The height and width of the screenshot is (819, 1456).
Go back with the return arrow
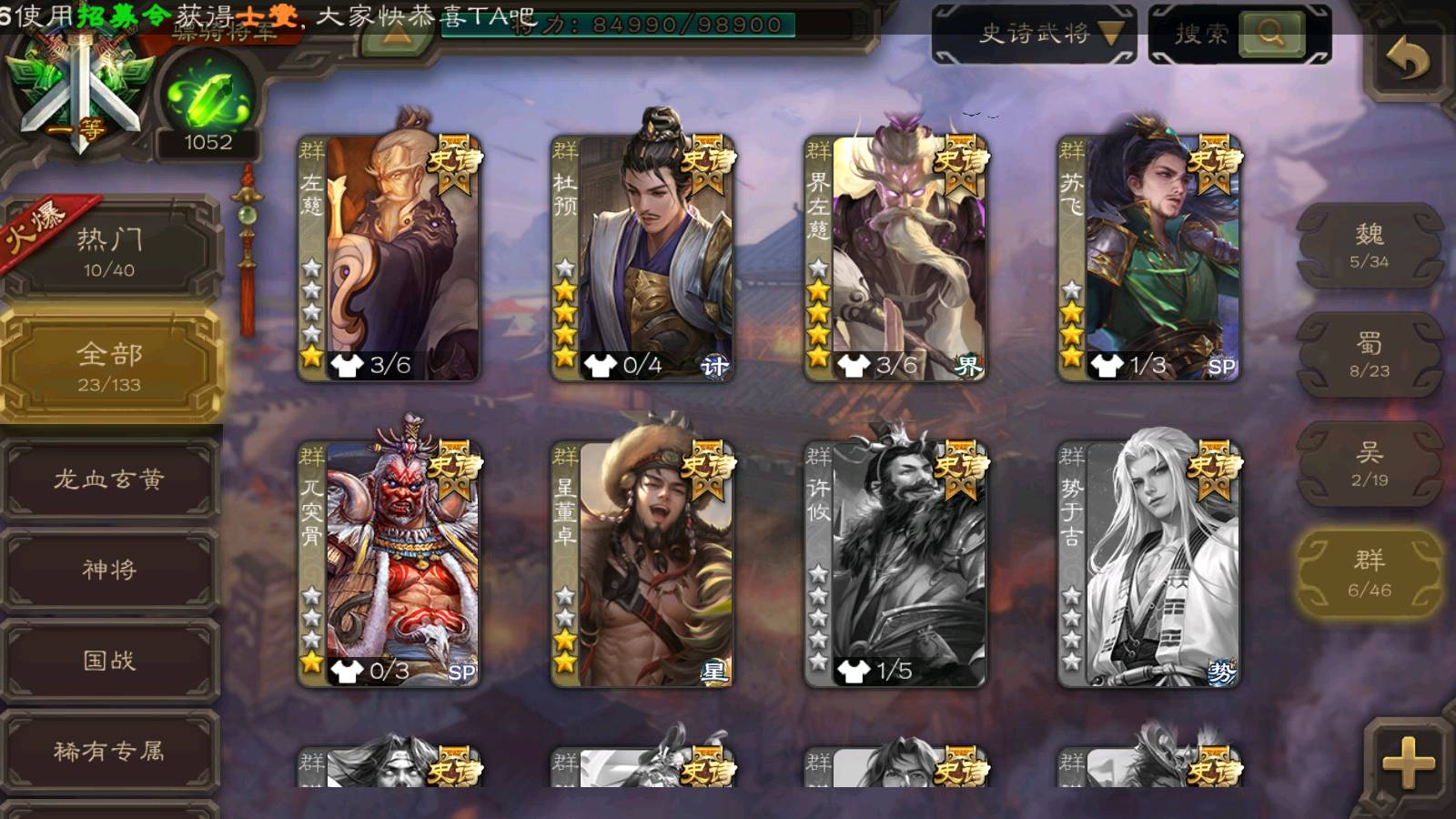click(x=1407, y=60)
